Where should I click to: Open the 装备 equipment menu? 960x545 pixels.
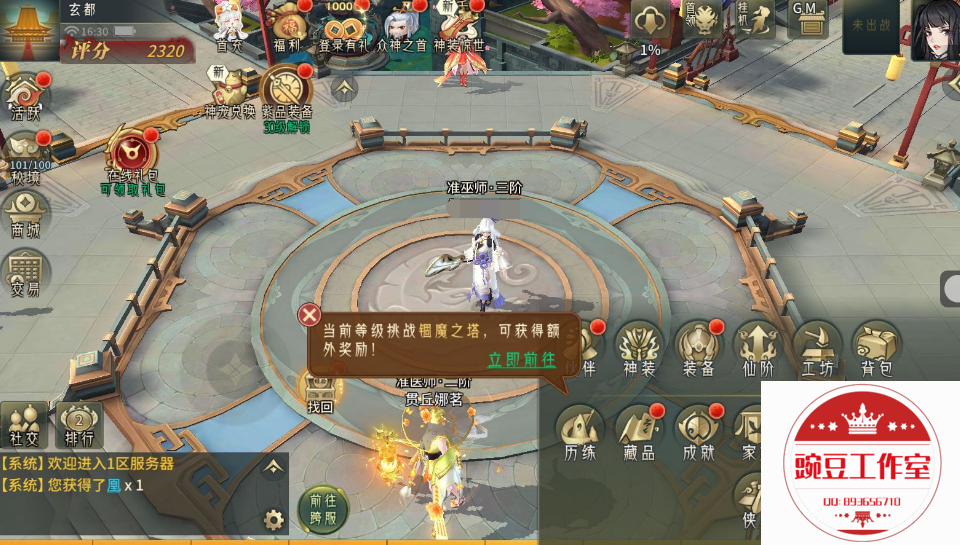698,347
